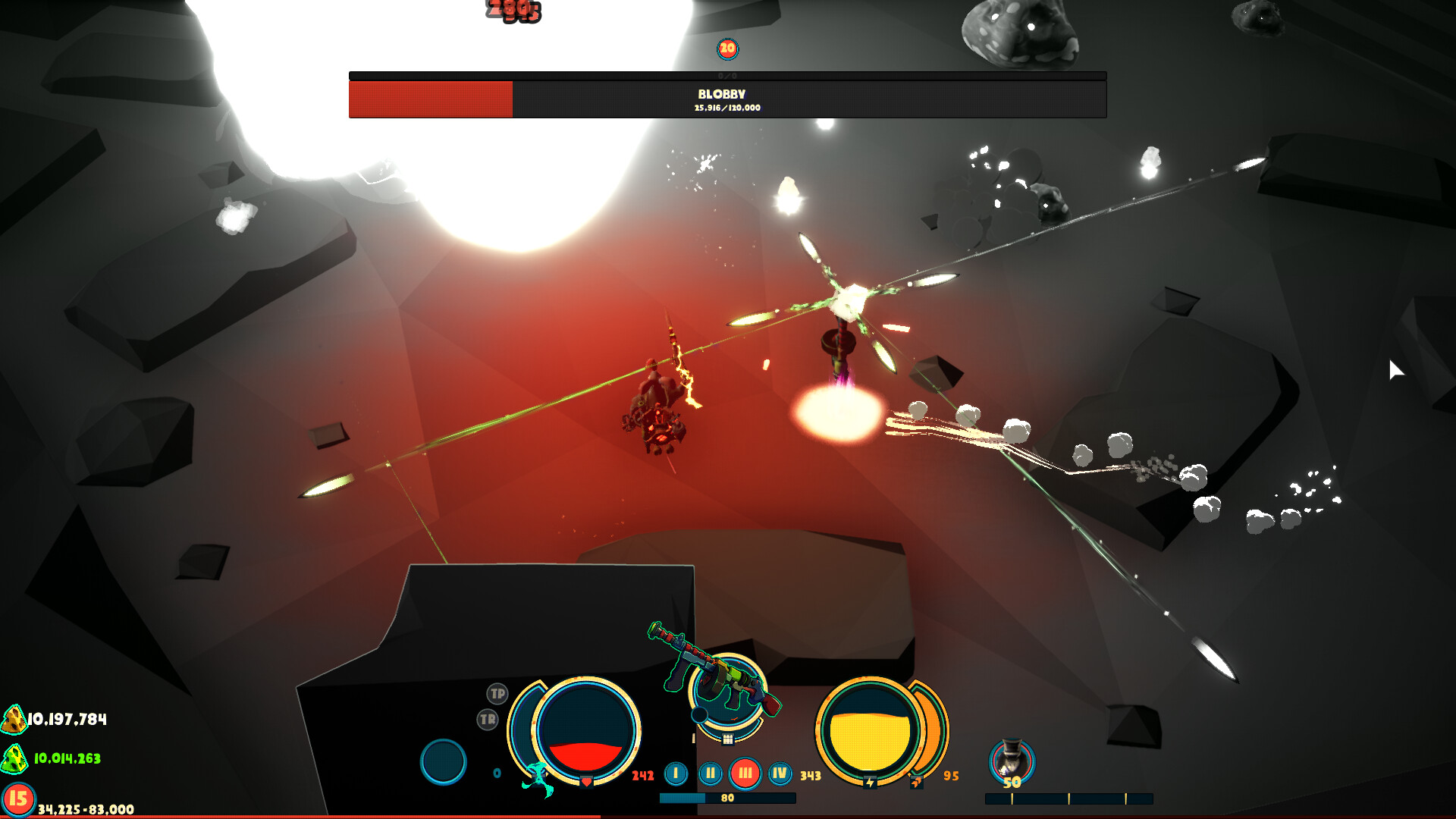The height and width of the screenshot is (819, 1456).
Task: Select weapon slot IV
Action: [780, 771]
